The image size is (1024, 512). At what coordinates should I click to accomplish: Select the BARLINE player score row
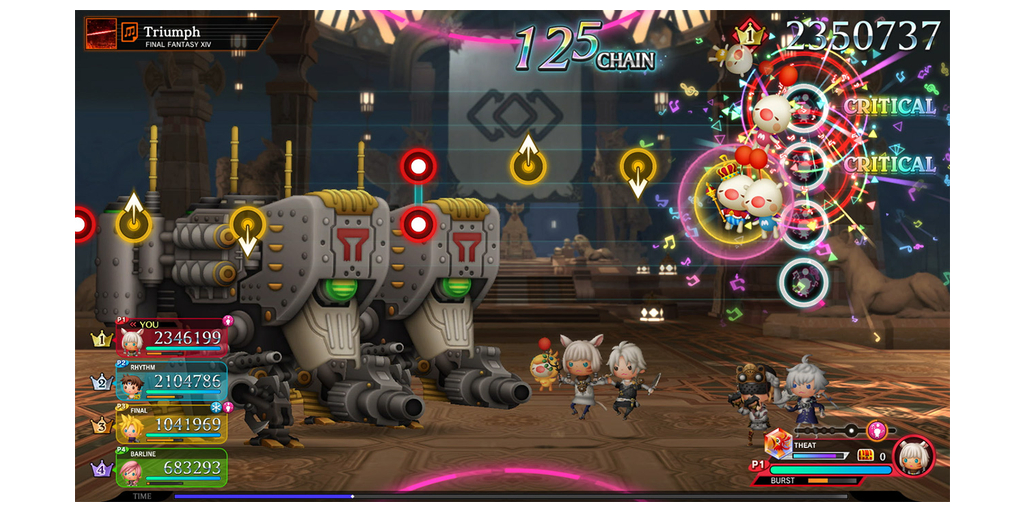171,467
